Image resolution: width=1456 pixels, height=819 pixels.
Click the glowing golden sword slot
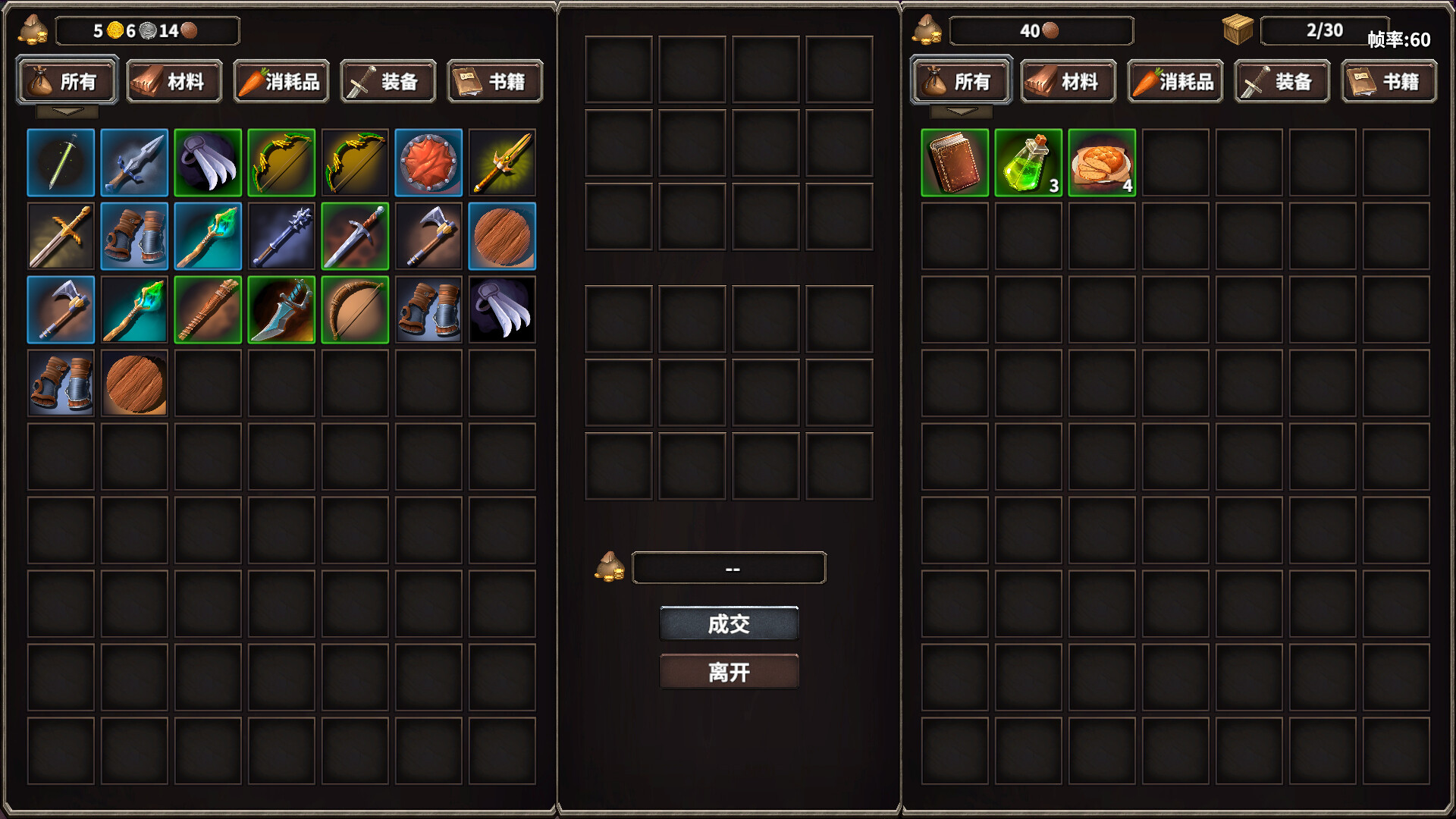(x=501, y=163)
